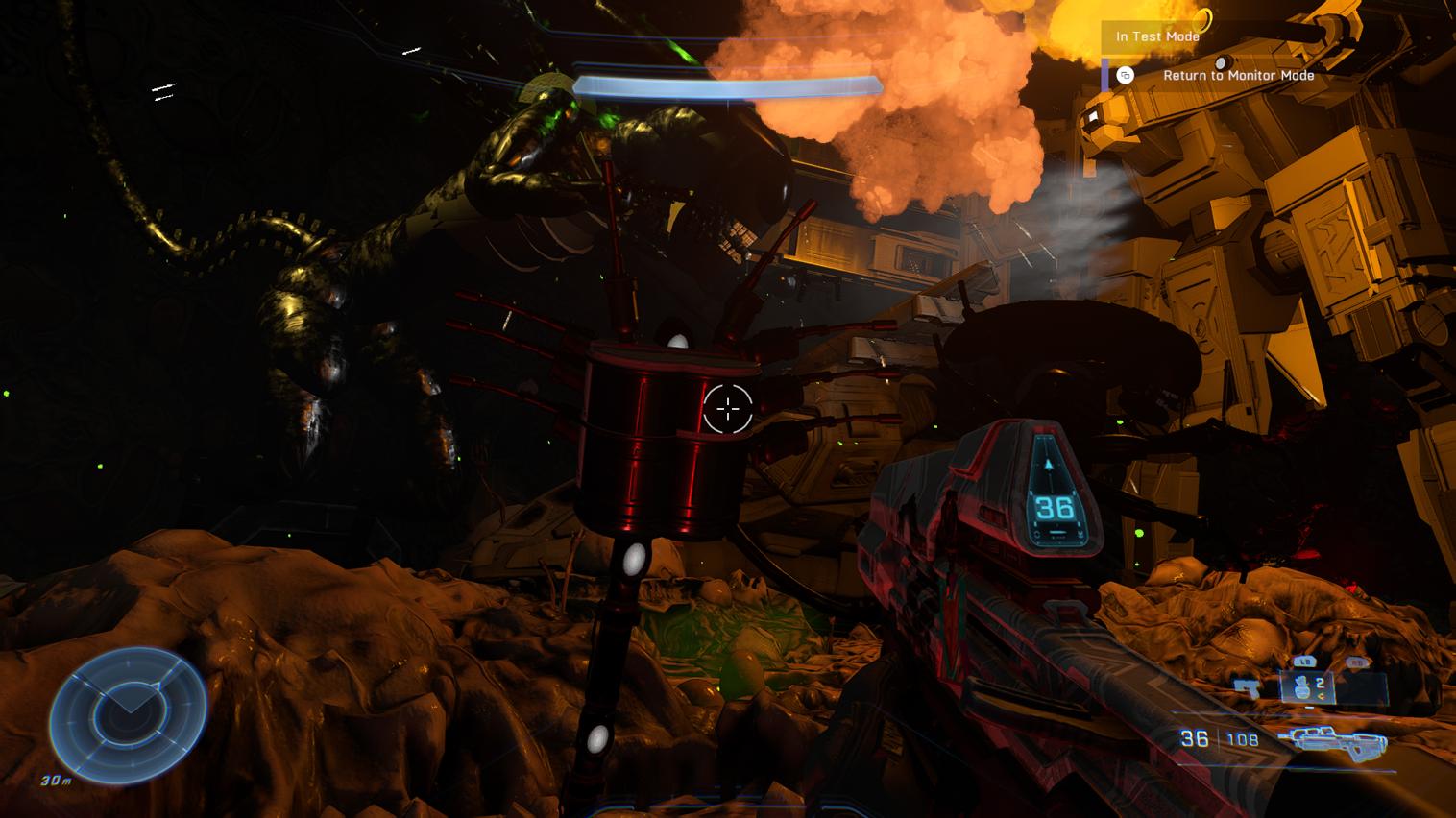Click Return to Monitor Mode
This screenshot has width=1456, height=818.
click(1237, 75)
